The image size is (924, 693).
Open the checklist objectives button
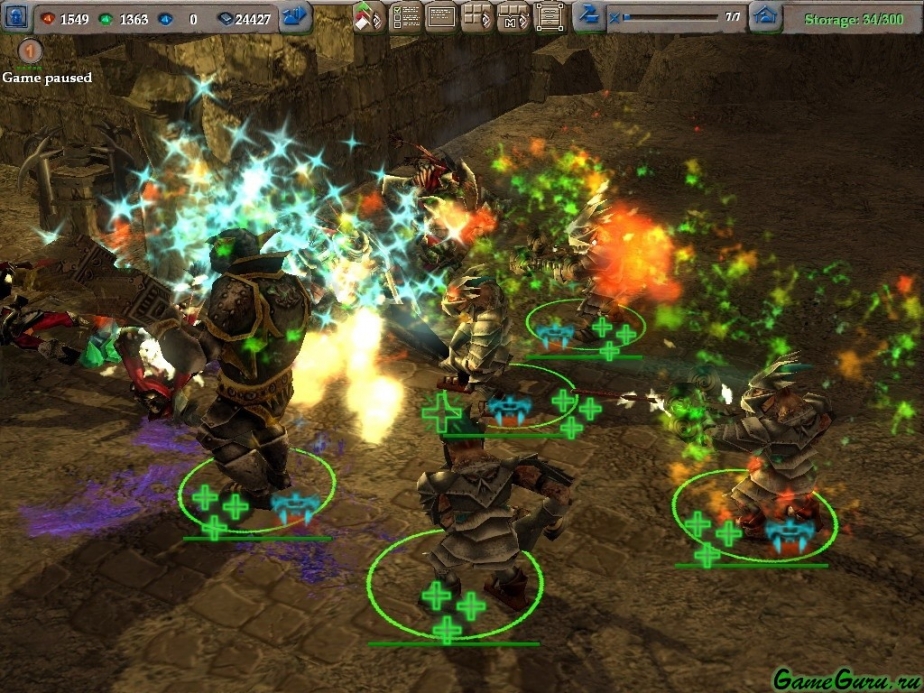[404, 17]
